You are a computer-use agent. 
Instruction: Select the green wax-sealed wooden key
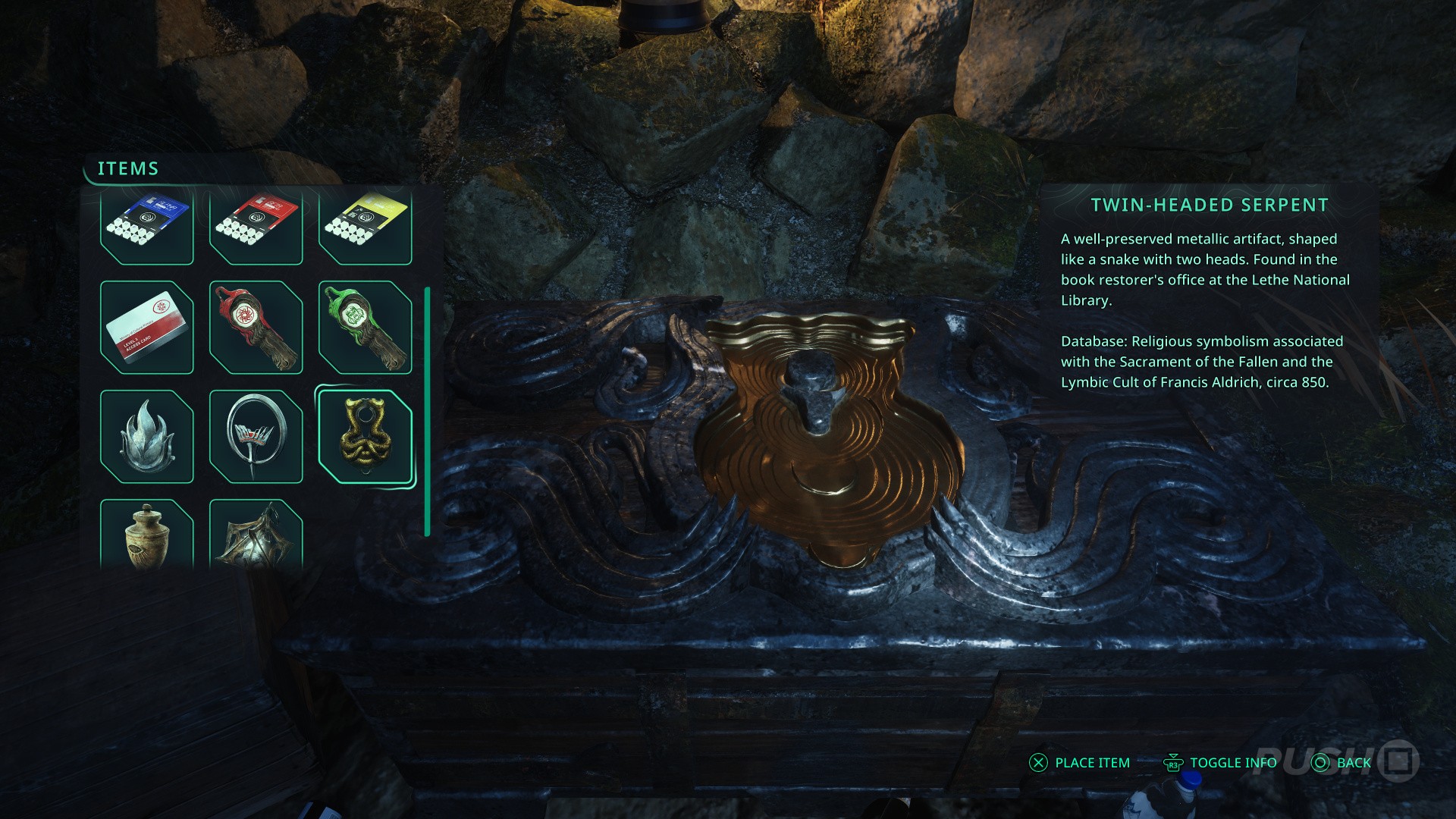(x=365, y=328)
